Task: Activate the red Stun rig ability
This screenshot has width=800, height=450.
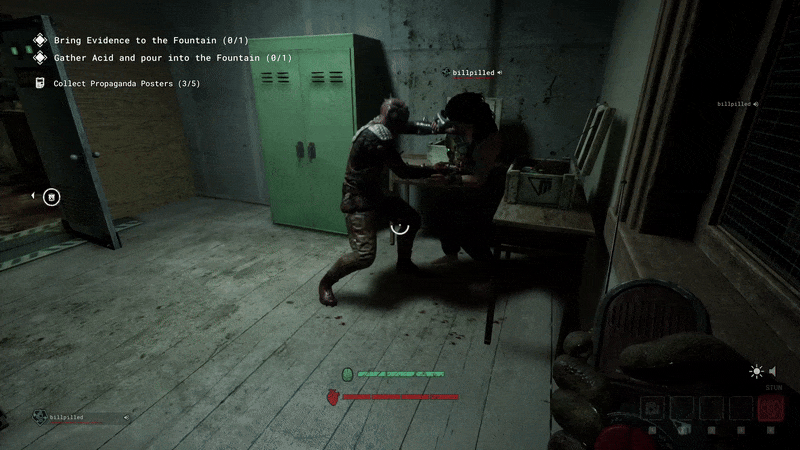Action: [770, 408]
